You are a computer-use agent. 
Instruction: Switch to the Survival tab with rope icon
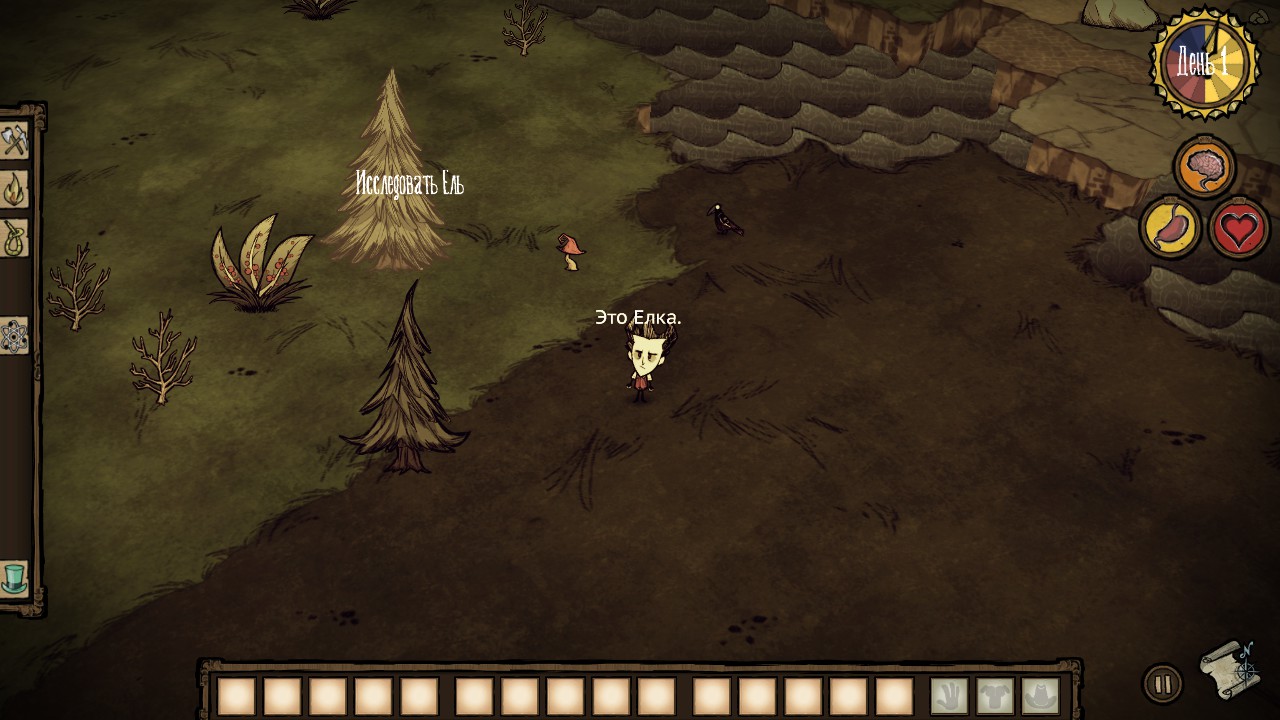[14, 238]
